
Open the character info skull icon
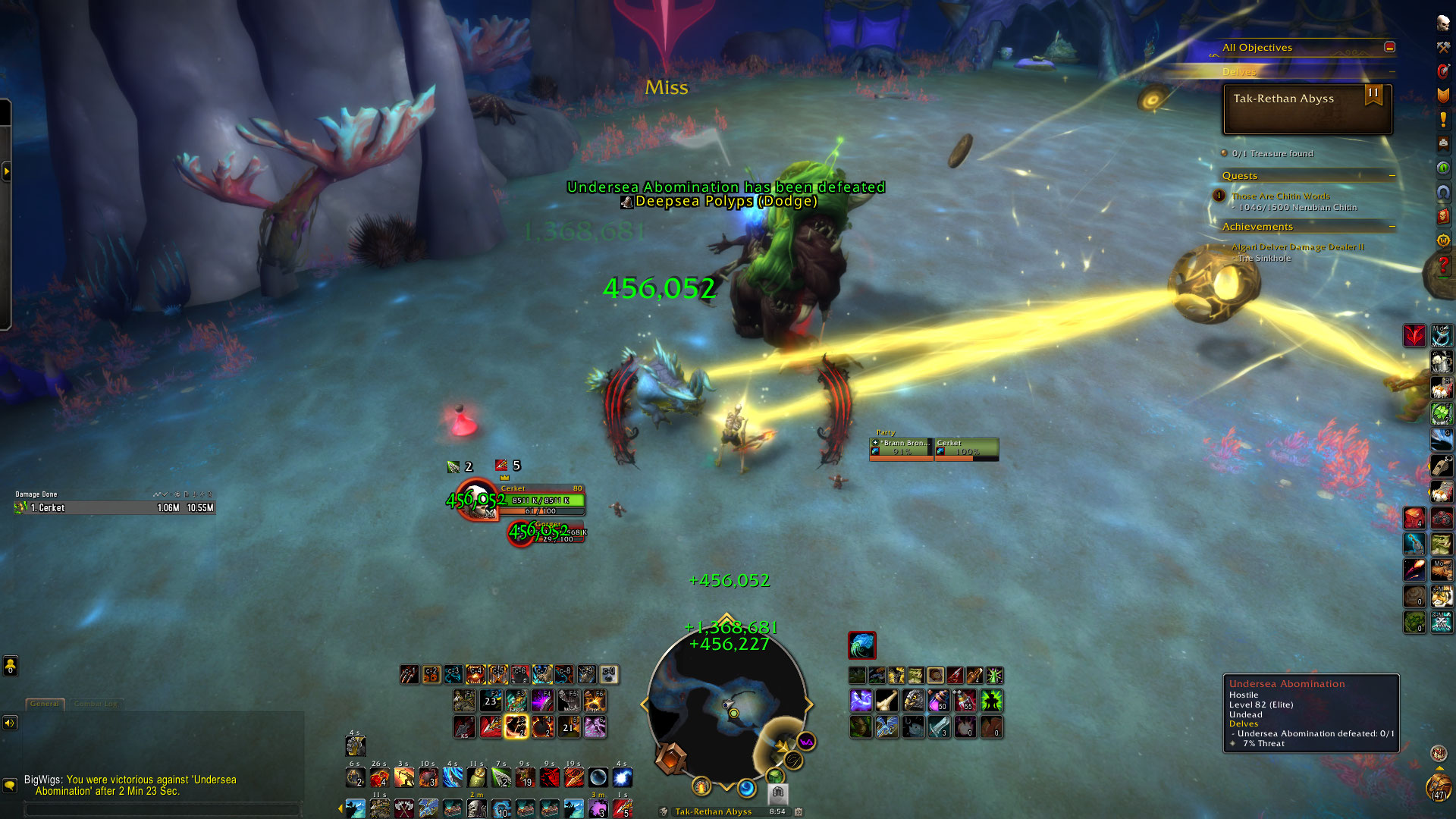1442,23
